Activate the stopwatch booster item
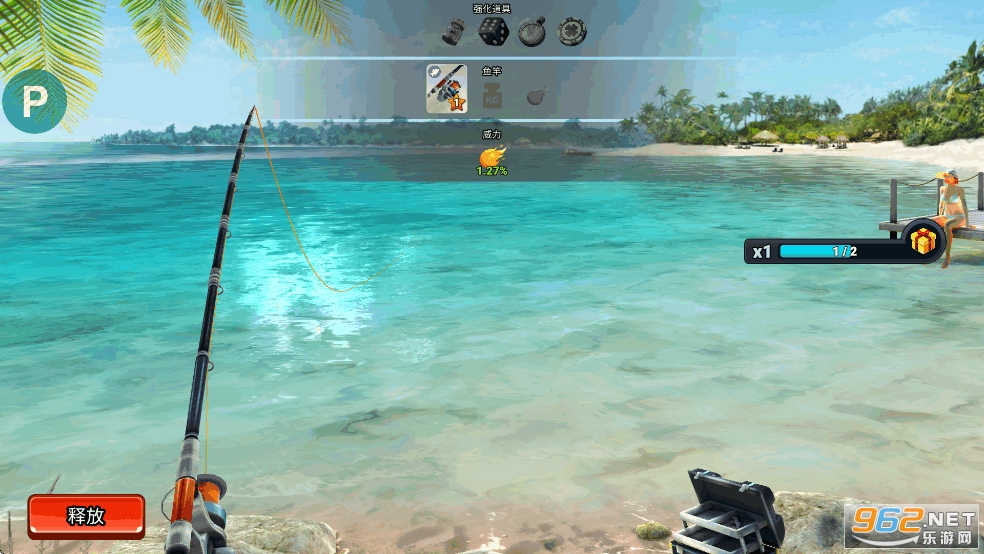This screenshot has width=984, height=554. click(x=532, y=32)
